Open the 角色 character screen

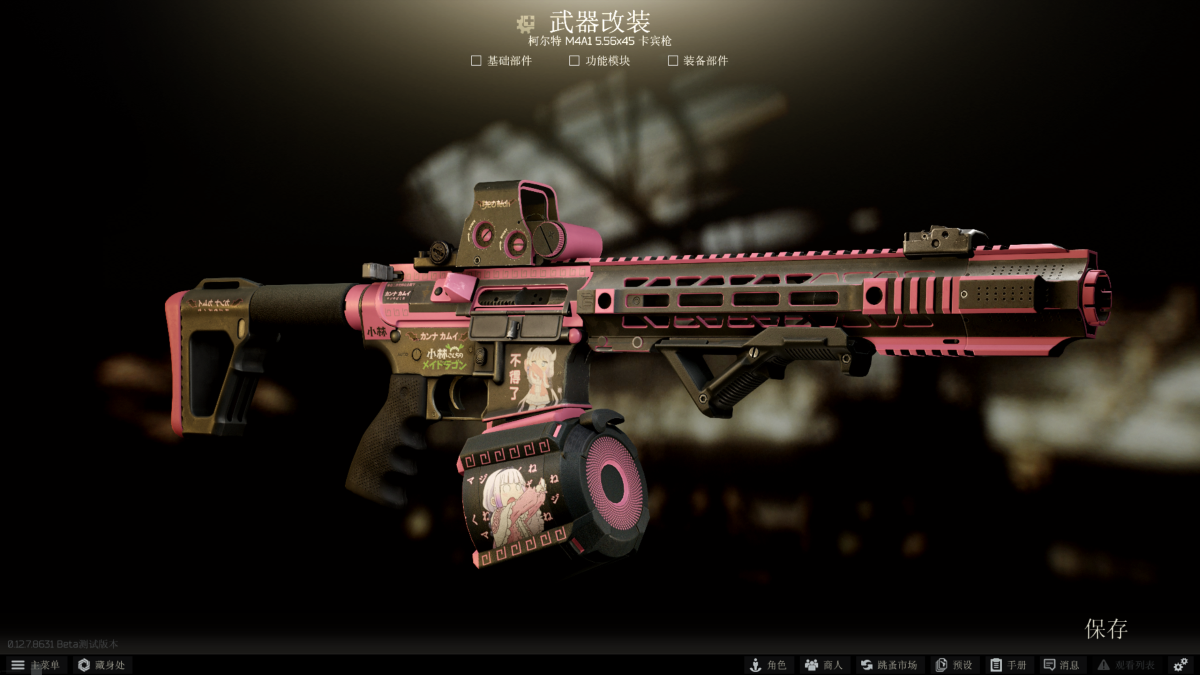[768, 665]
